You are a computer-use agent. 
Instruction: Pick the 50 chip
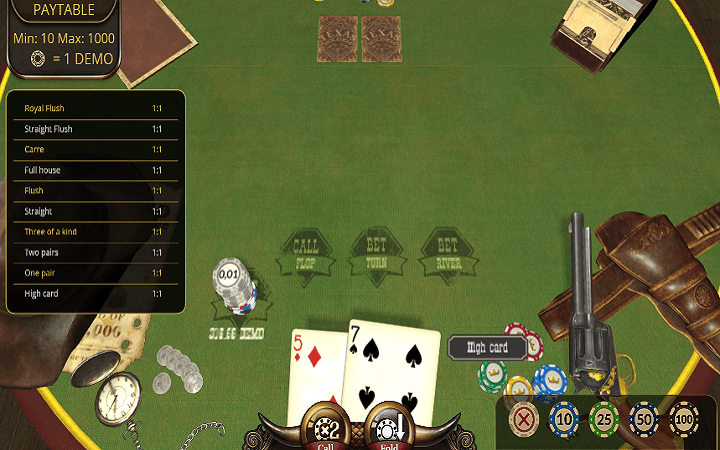[644, 418]
